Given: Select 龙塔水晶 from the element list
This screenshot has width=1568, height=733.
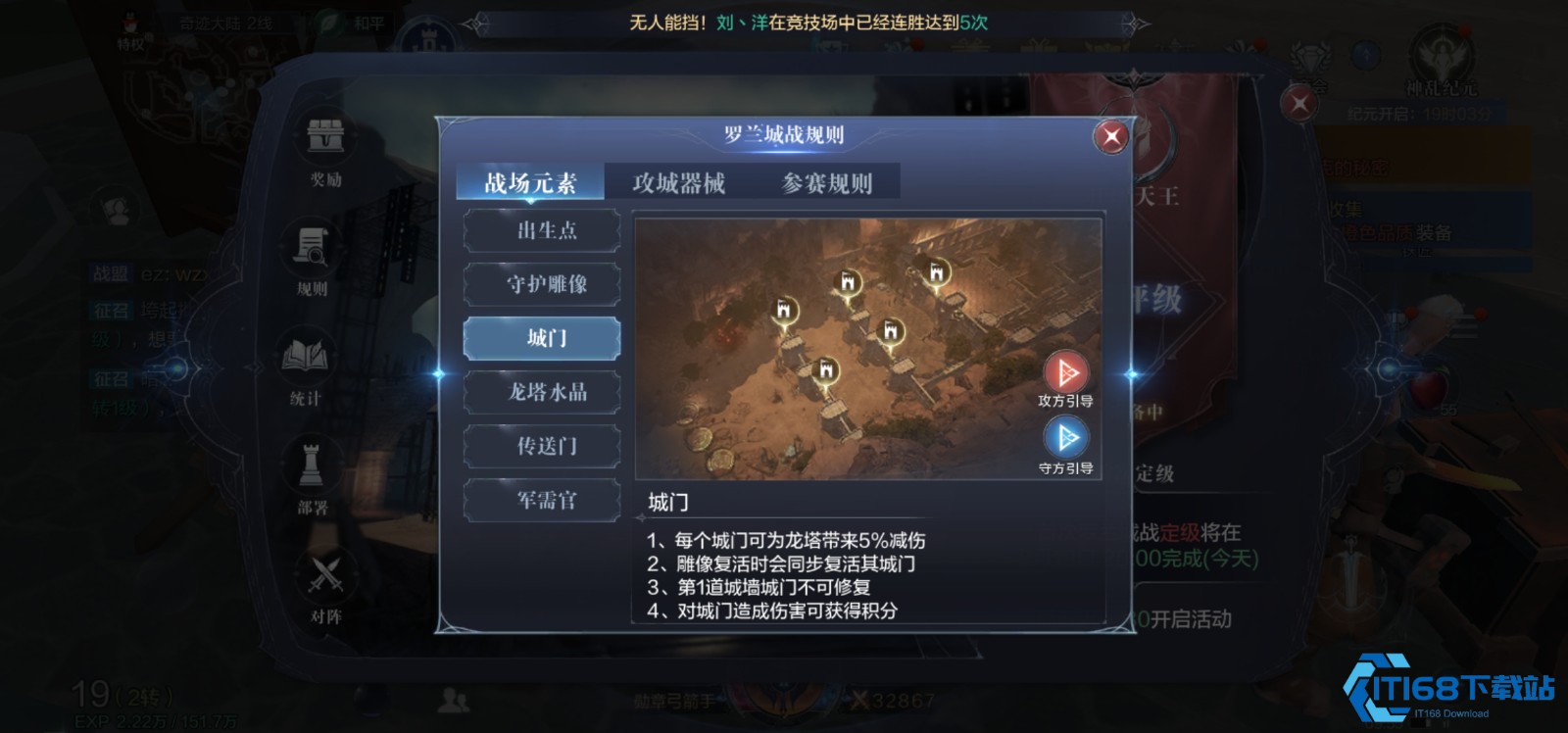Looking at the screenshot, I should tap(542, 392).
